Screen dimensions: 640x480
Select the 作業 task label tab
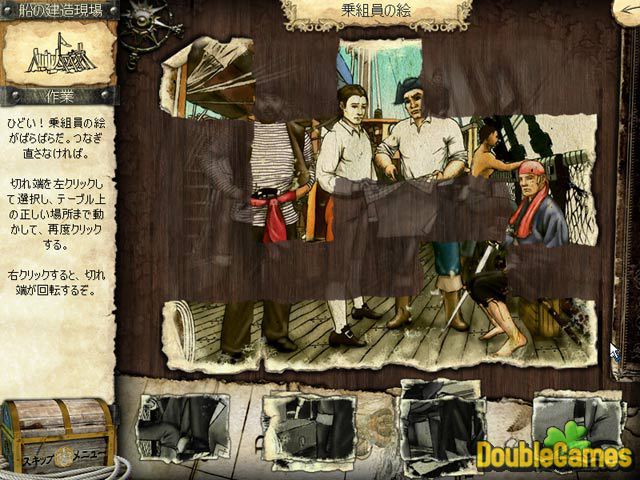tap(59, 96)
